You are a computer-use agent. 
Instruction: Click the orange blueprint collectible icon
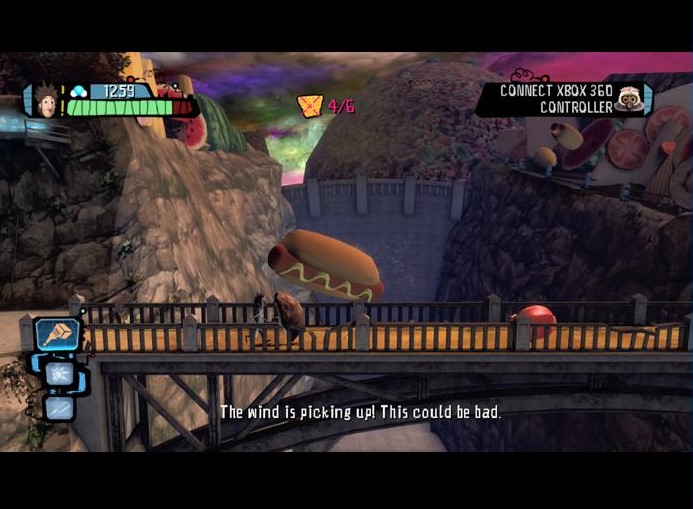click(311, 106)
